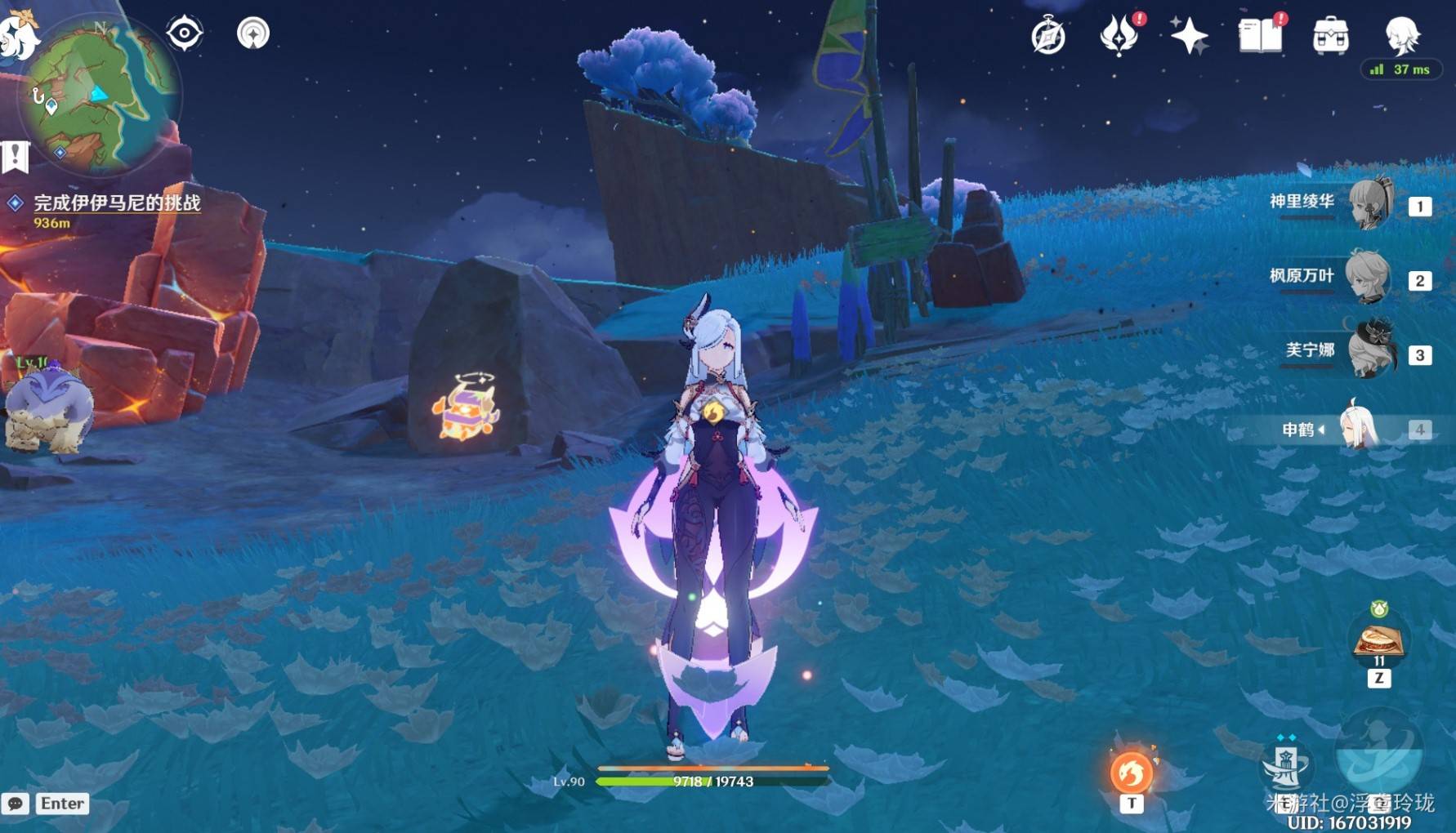Open the Adventurer Handbook book icon

tap(1261, 36)
